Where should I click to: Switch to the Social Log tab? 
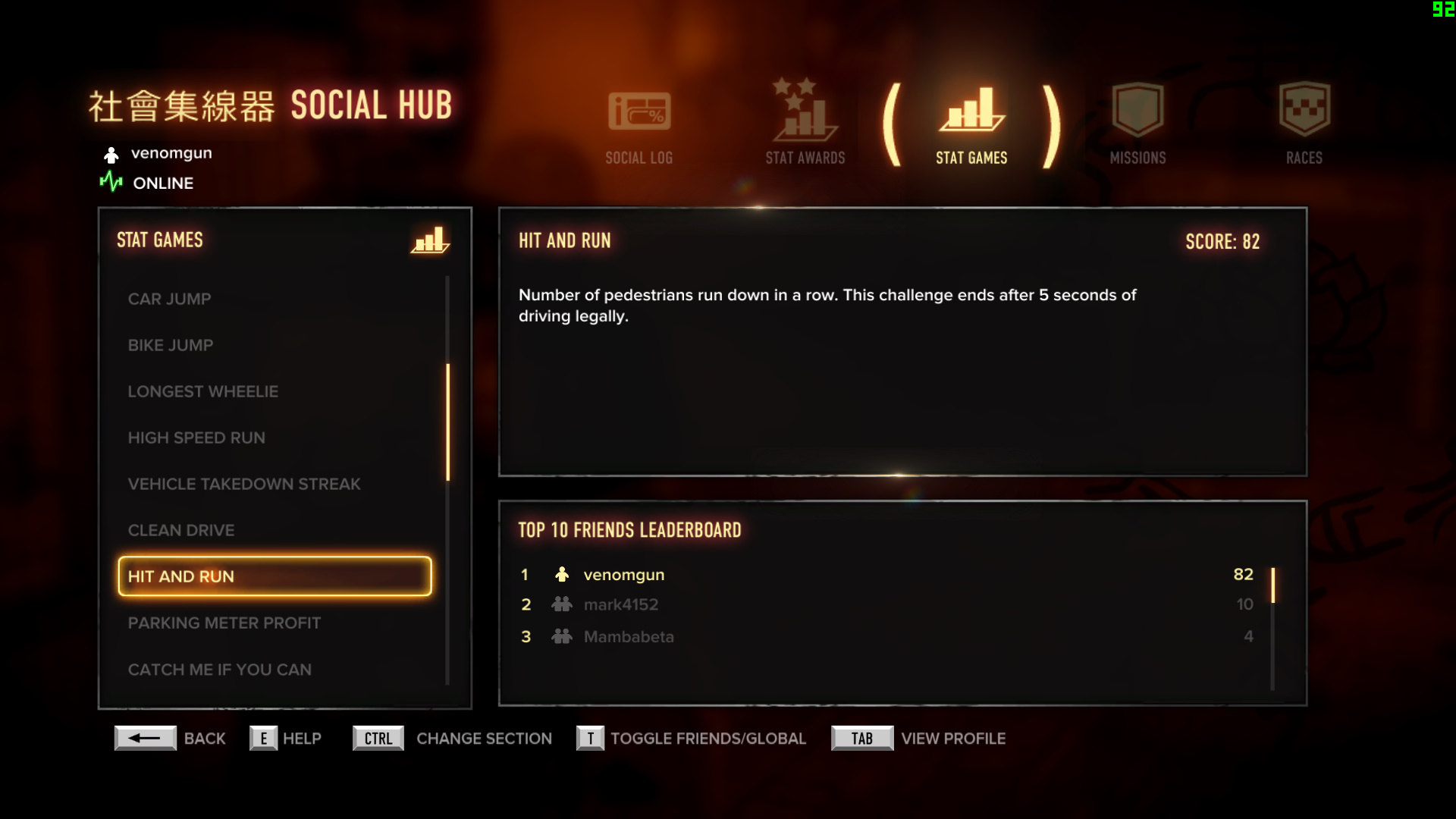point(639,127)
